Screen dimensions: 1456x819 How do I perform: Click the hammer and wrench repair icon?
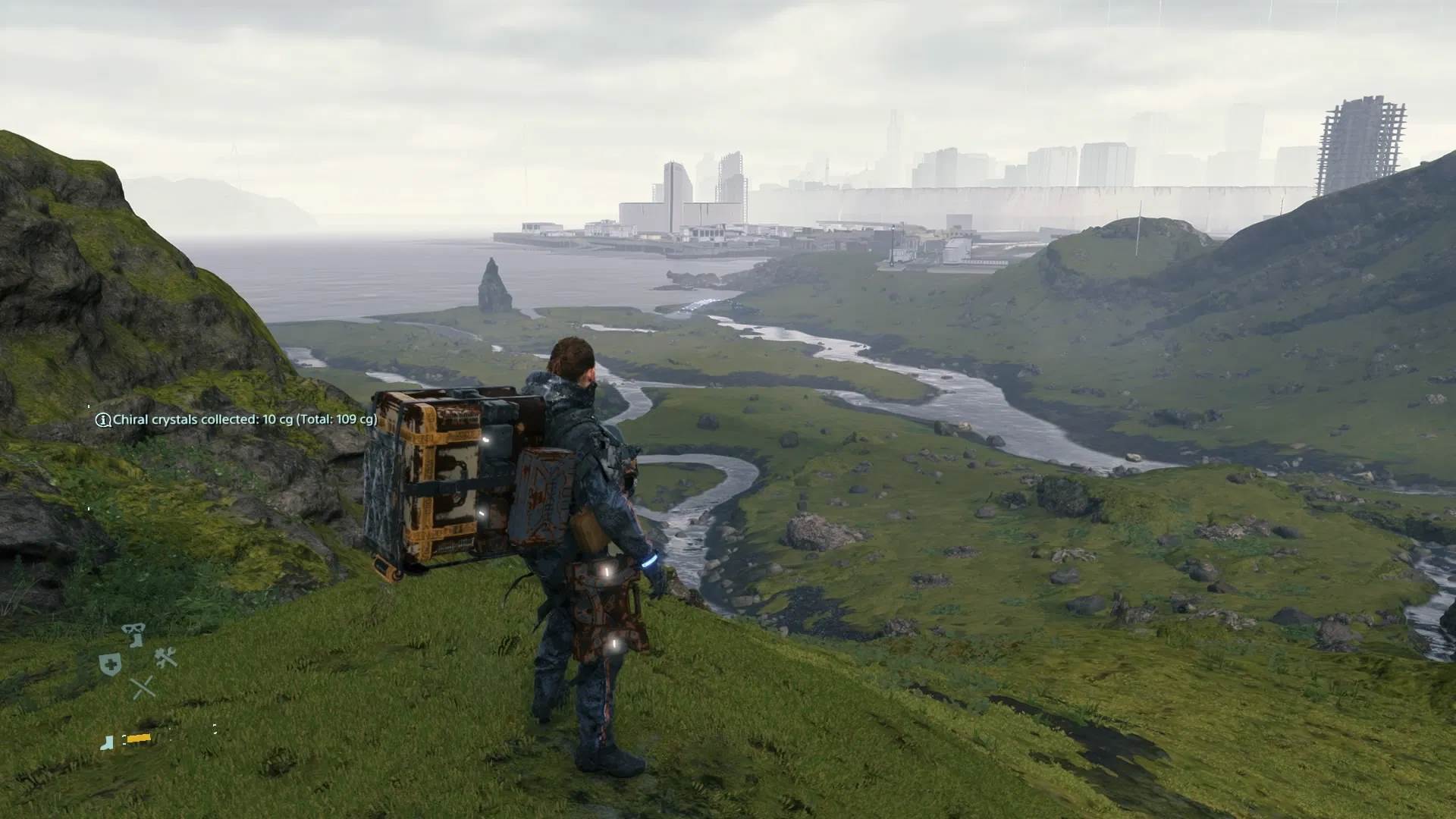click(x=166, y=657)
